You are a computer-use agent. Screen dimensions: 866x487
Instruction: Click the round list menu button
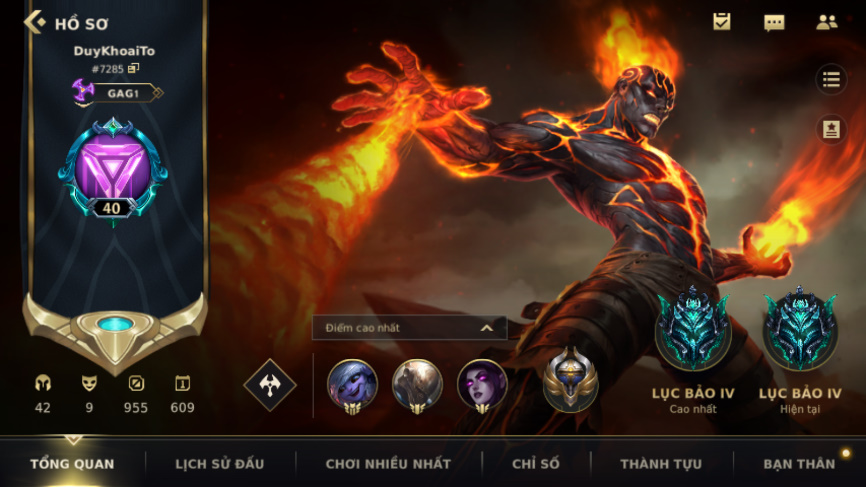click(831, 80)
